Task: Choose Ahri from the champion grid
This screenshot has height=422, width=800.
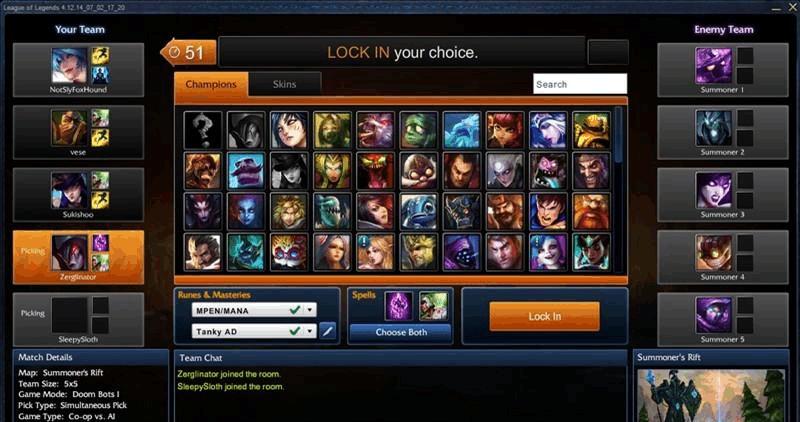Action: click(289, 129)
